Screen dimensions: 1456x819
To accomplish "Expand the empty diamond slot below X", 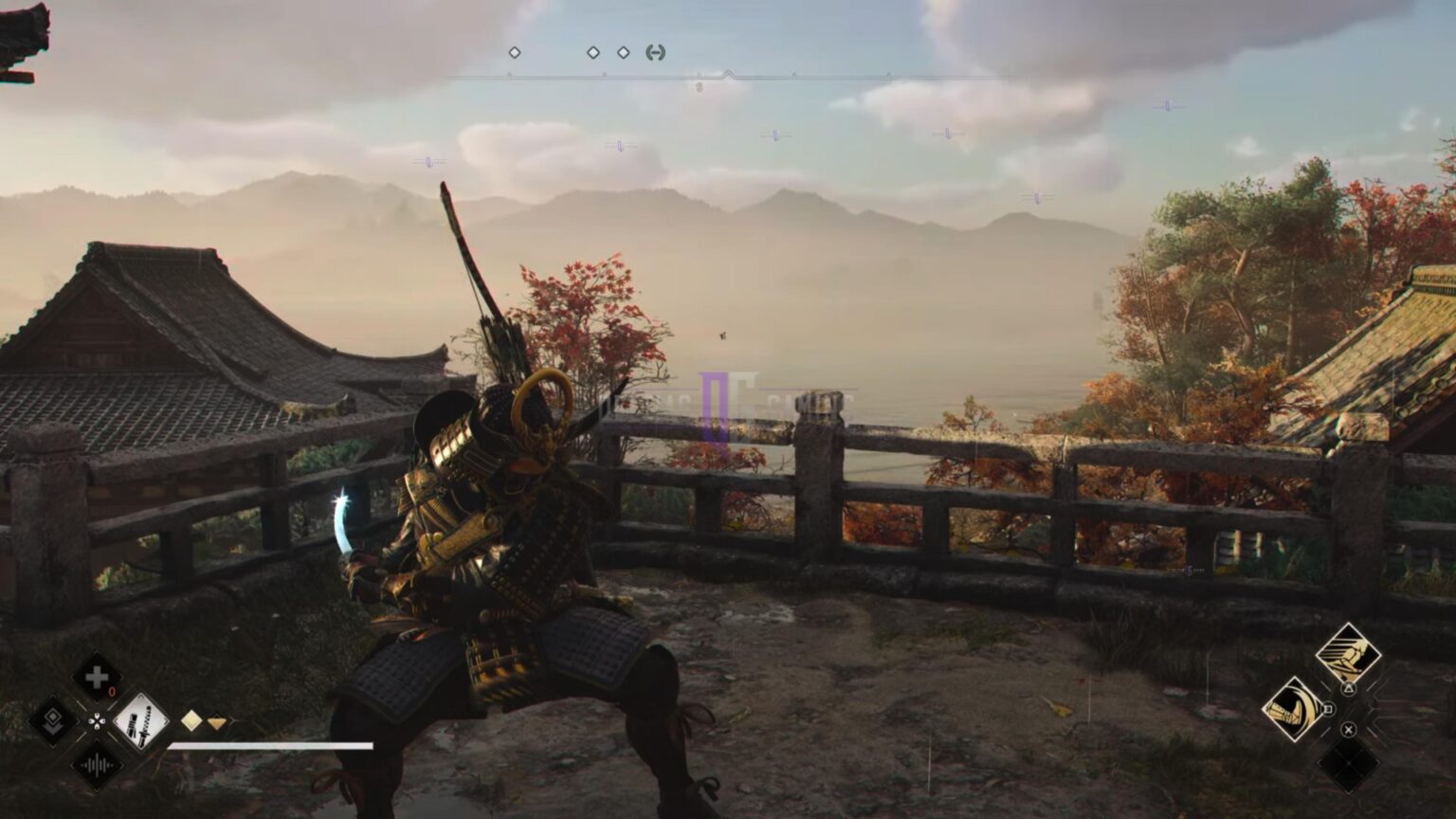I will click(x=1348, y=764).
